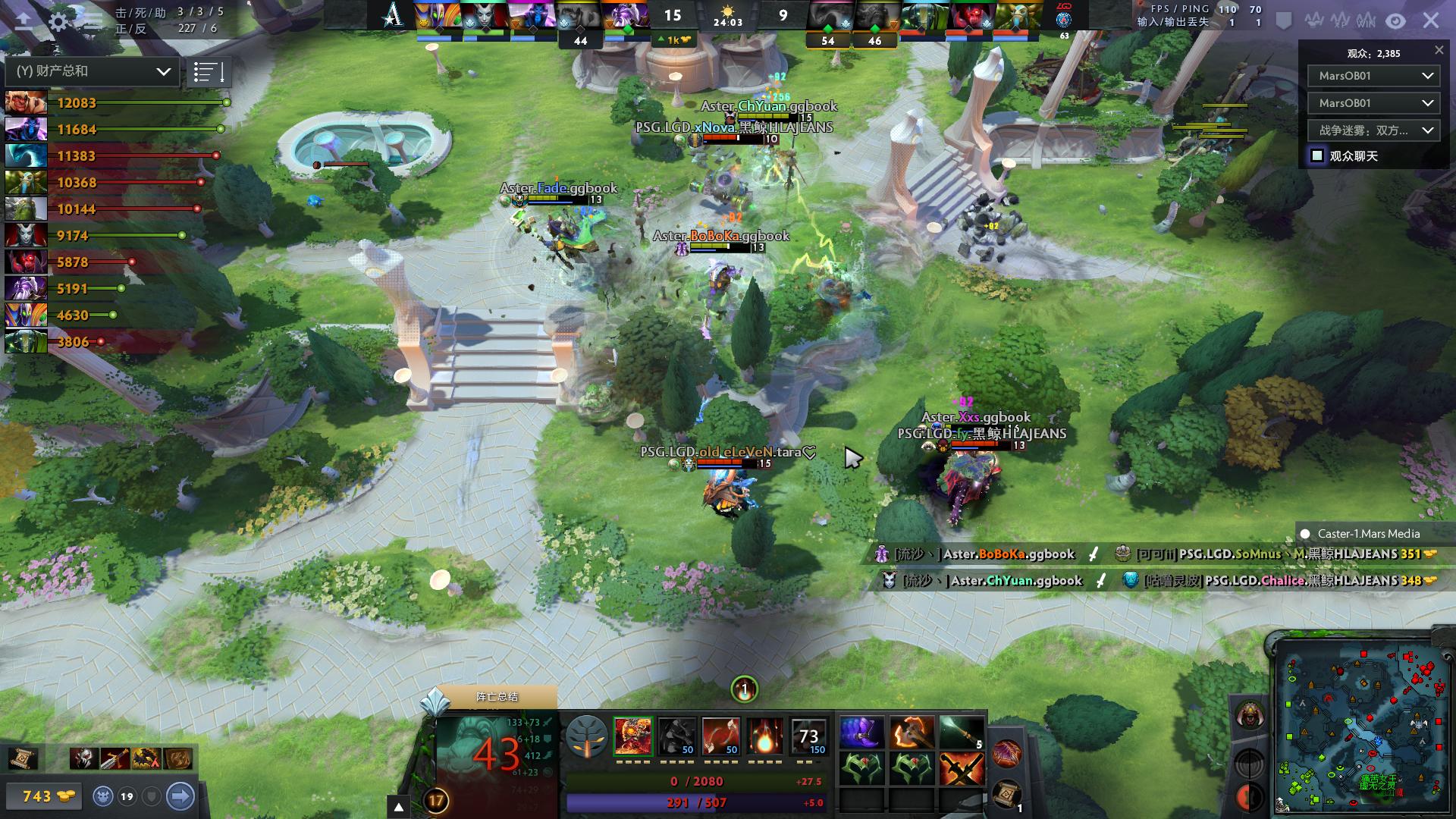Click the eye icon in top bar
Screen dimensions: 1456x819
click(1395, 21)
